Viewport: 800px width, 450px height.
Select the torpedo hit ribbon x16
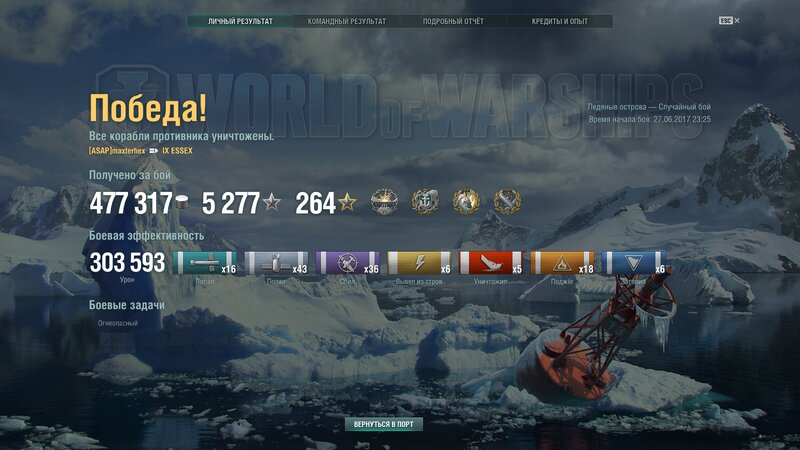205,263
